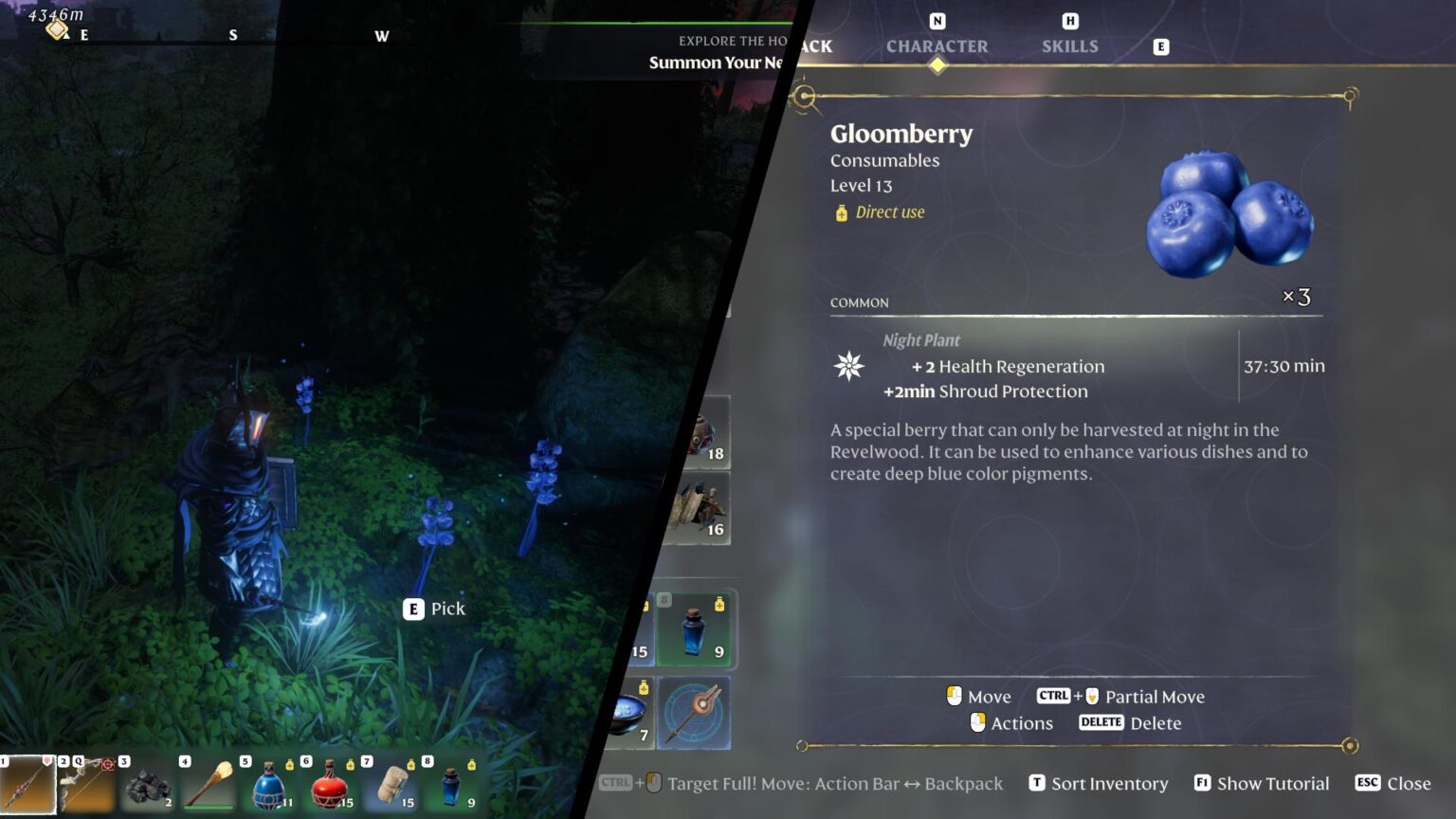Click the Gloomberry item image in the tooltip
Screen dimensions: 1456x819
1228,214
